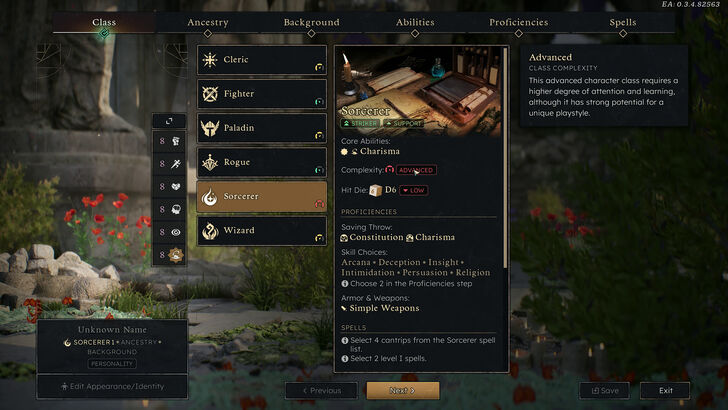The height and width of the screenshot is (410, 728).
Task: Go back with the Previous button
Action: tap(321, 390)
